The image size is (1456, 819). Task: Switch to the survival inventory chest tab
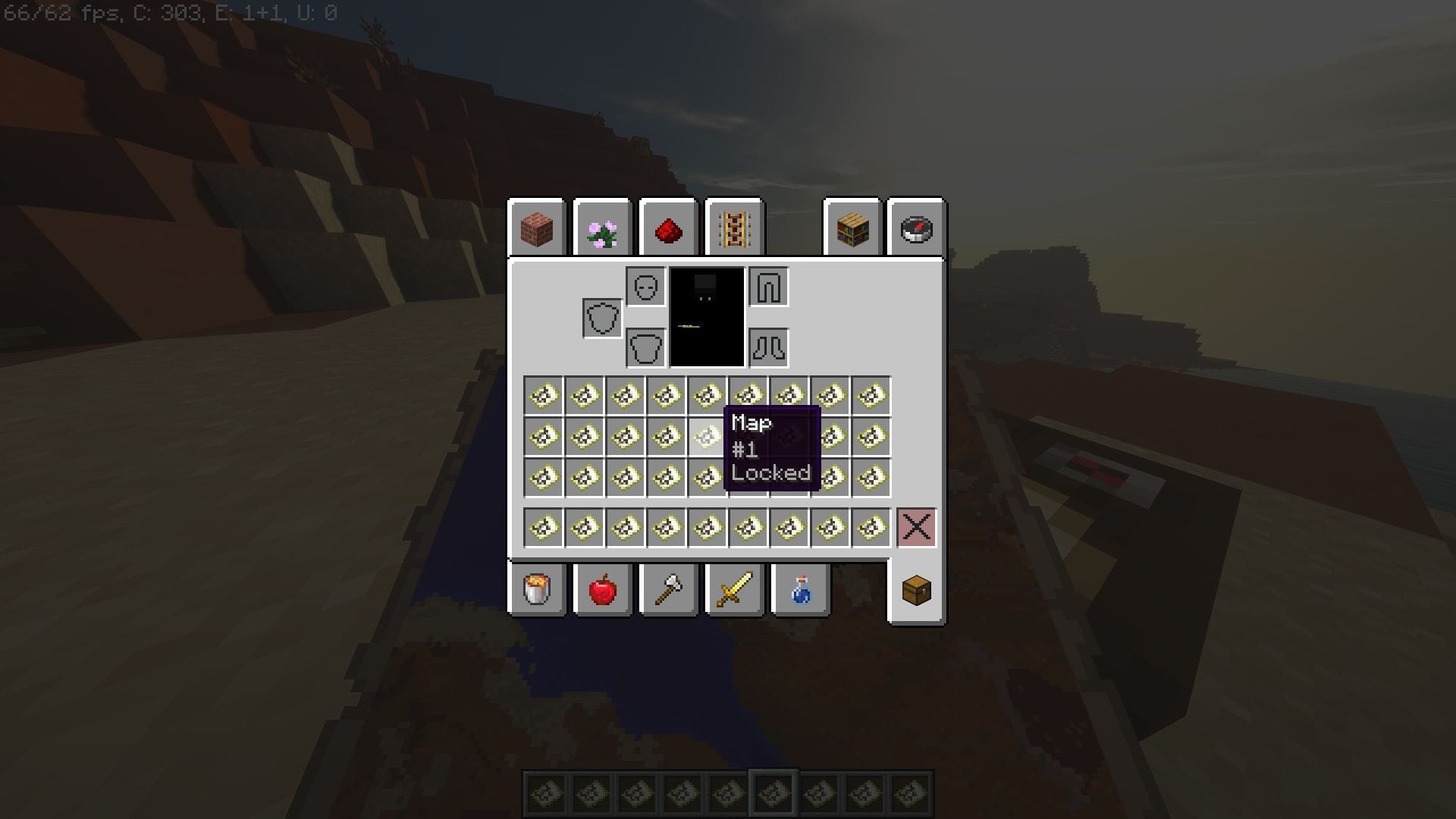(x=916, y=591)
